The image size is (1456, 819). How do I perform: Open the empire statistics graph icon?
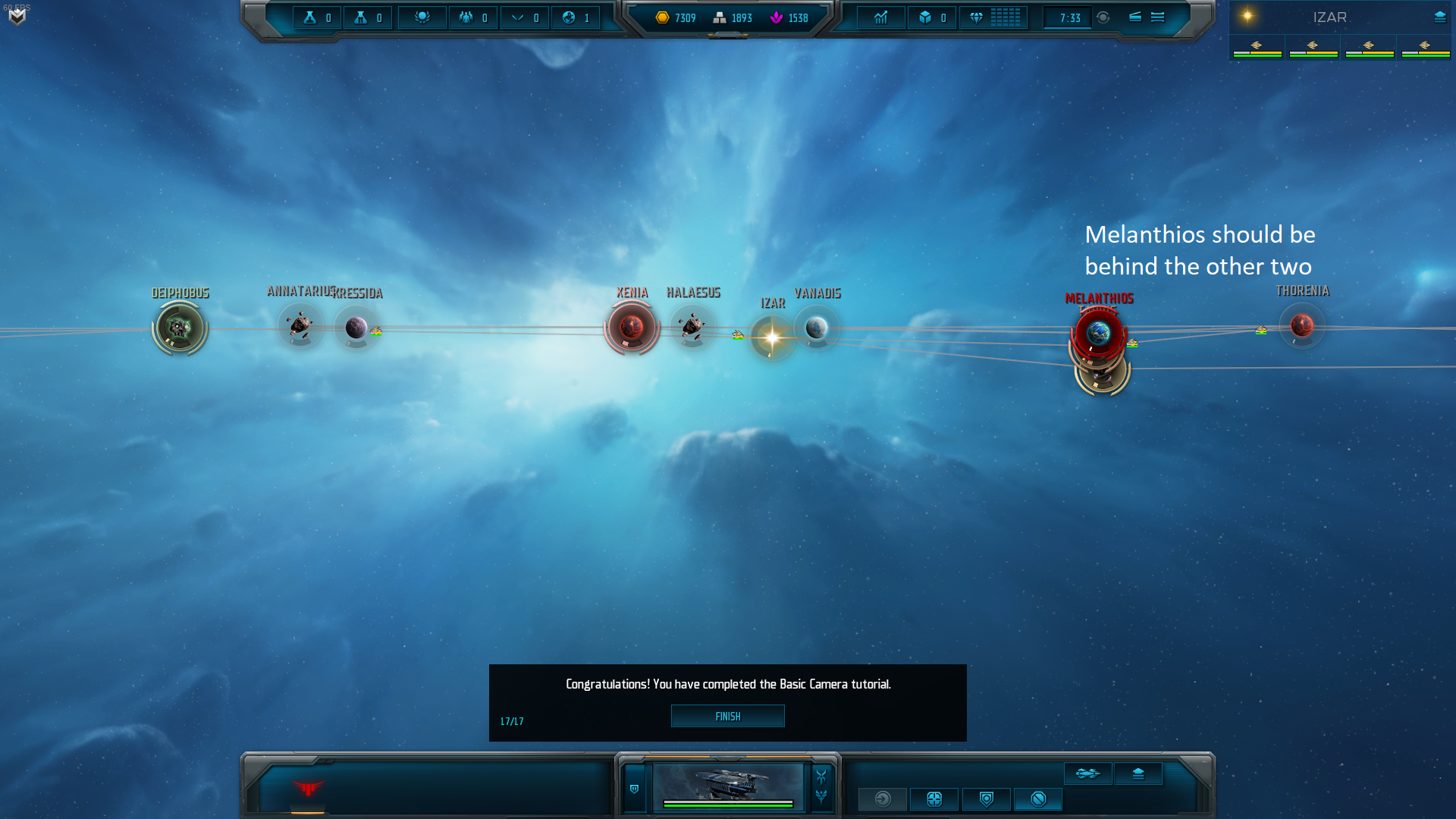881,17
